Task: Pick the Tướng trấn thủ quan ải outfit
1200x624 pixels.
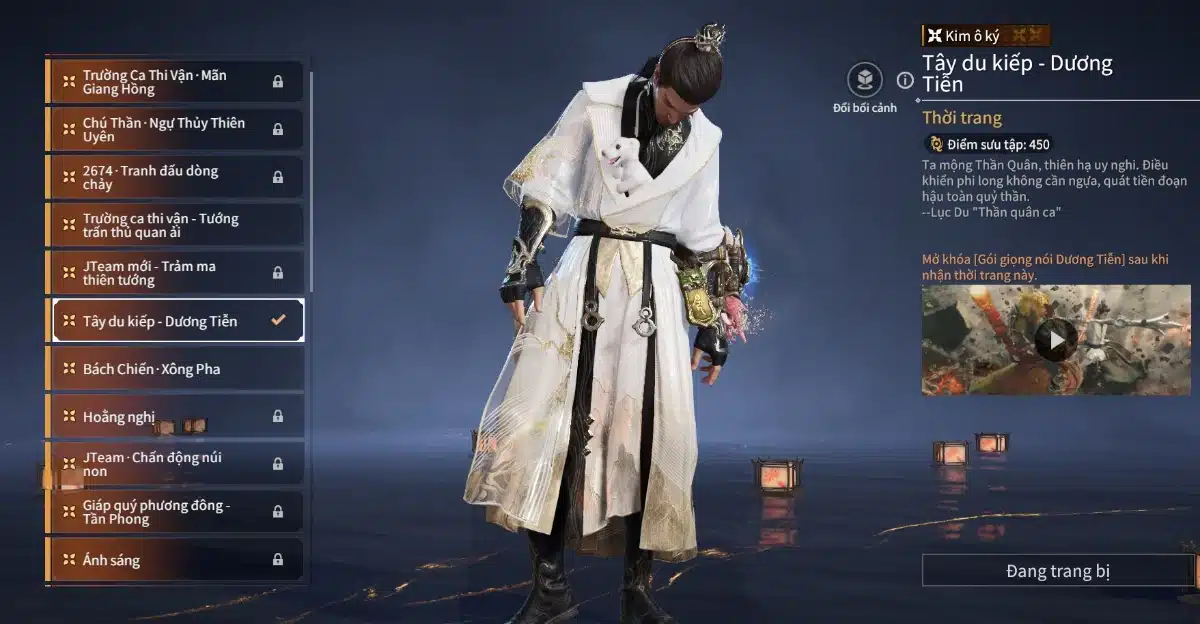Action: [175, 225]
